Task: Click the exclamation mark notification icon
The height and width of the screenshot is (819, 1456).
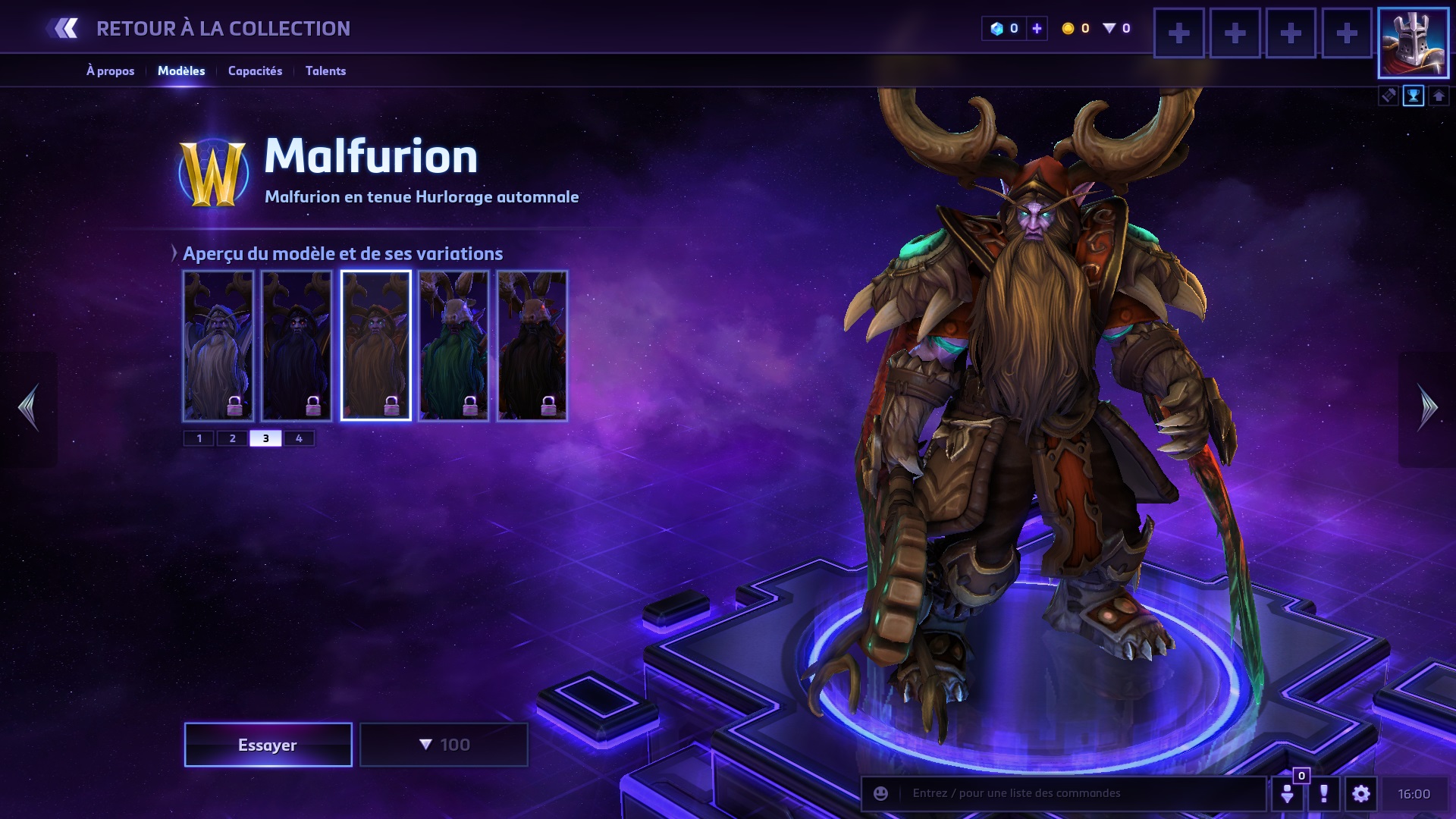Action: (x=1324, y=793)
